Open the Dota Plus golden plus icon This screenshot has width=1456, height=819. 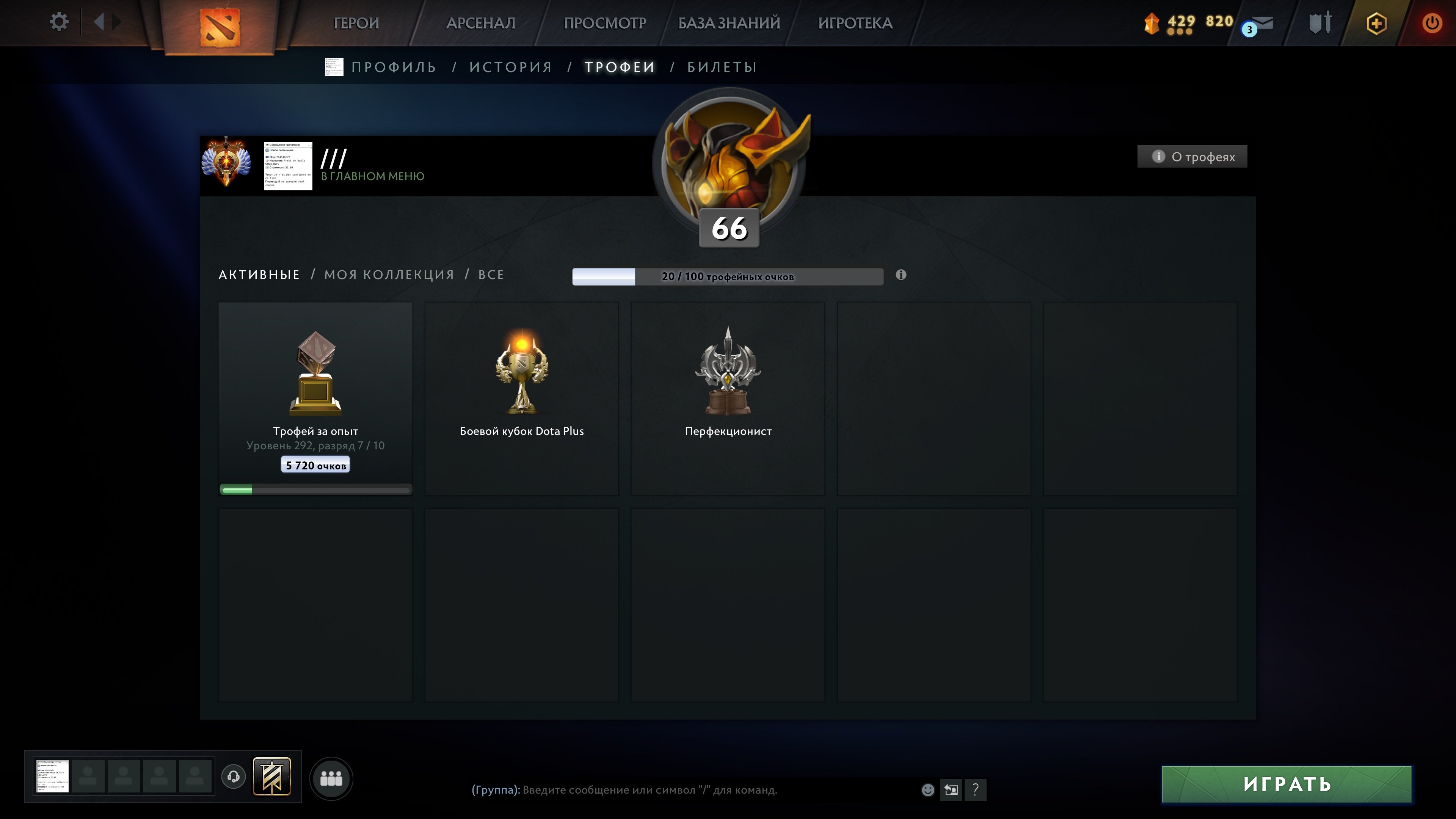tap(1376, 23)
